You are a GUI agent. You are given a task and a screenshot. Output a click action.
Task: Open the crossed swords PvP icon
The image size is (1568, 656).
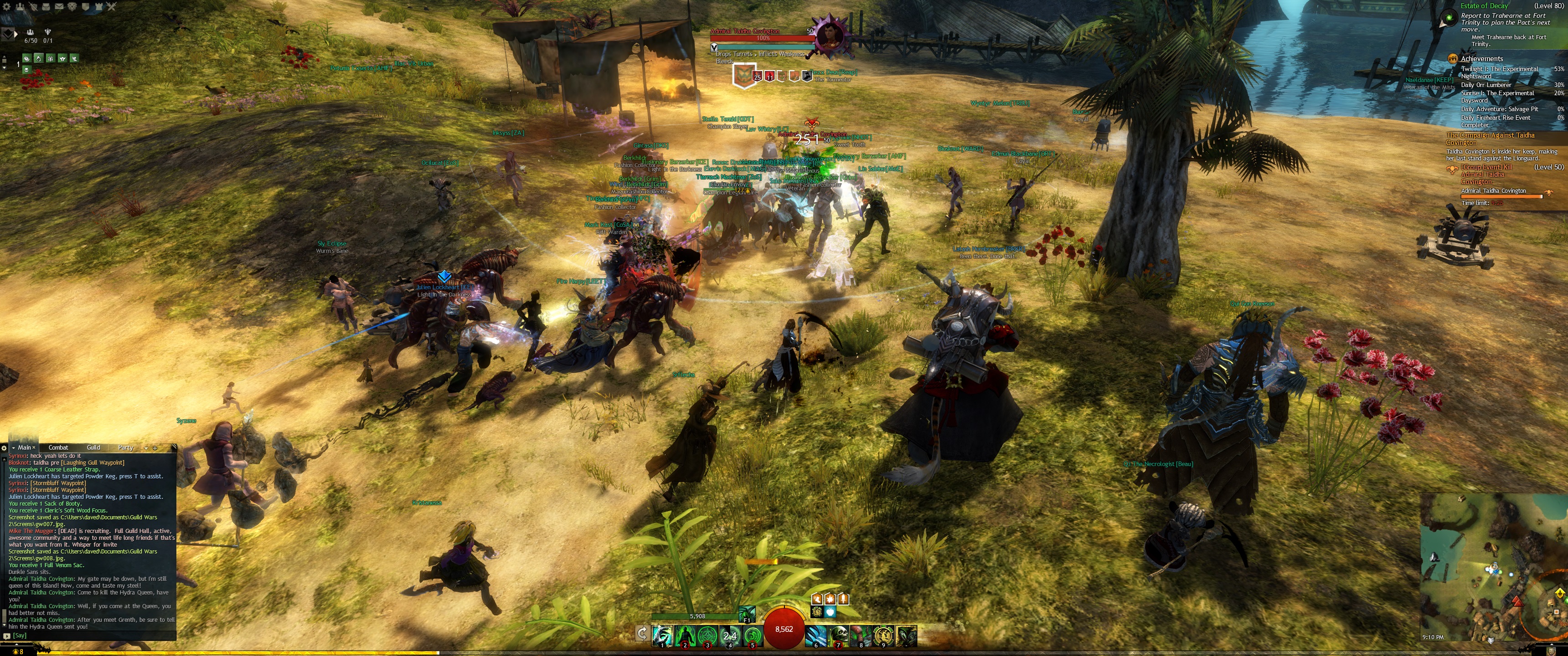(x=111, y=7)
